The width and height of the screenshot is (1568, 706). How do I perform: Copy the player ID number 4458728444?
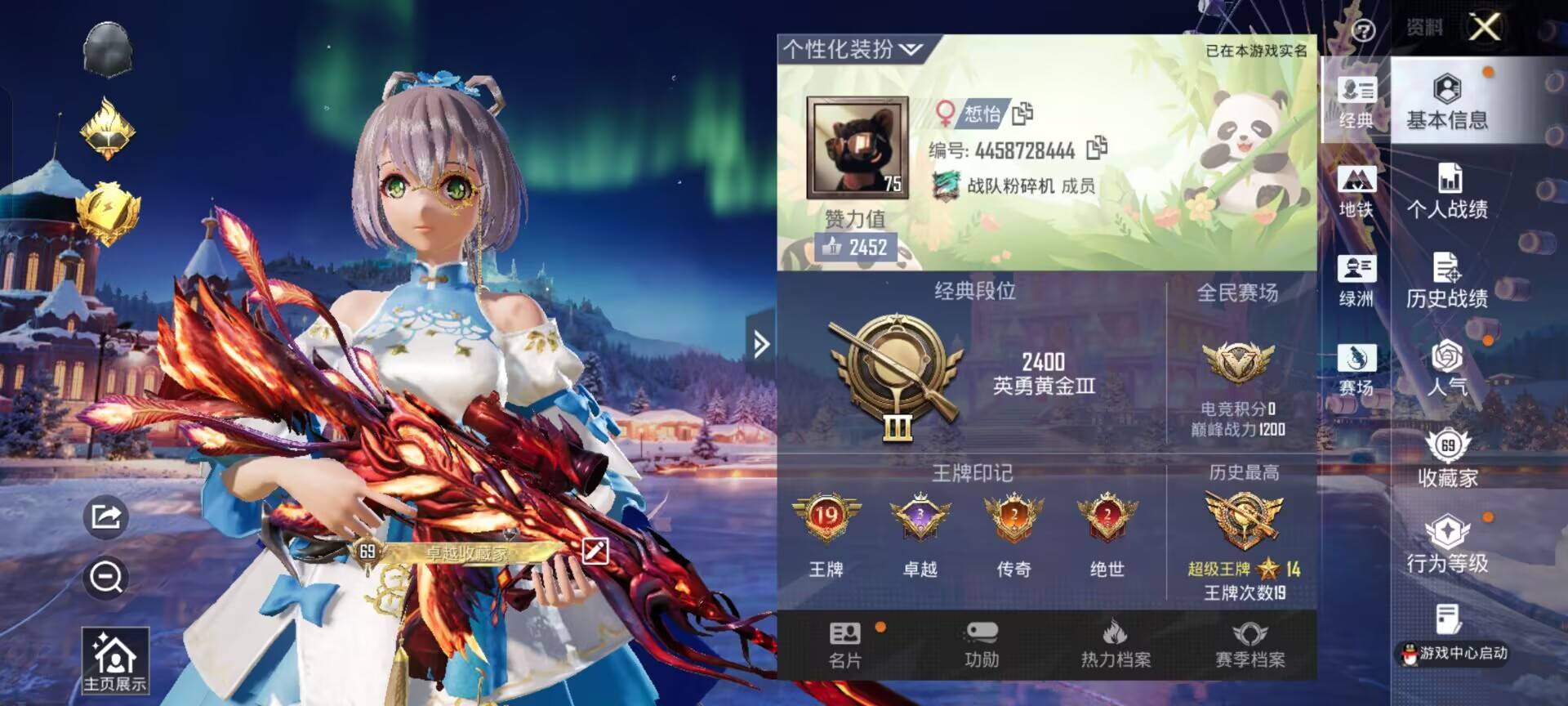click(x=1097, y=148)
